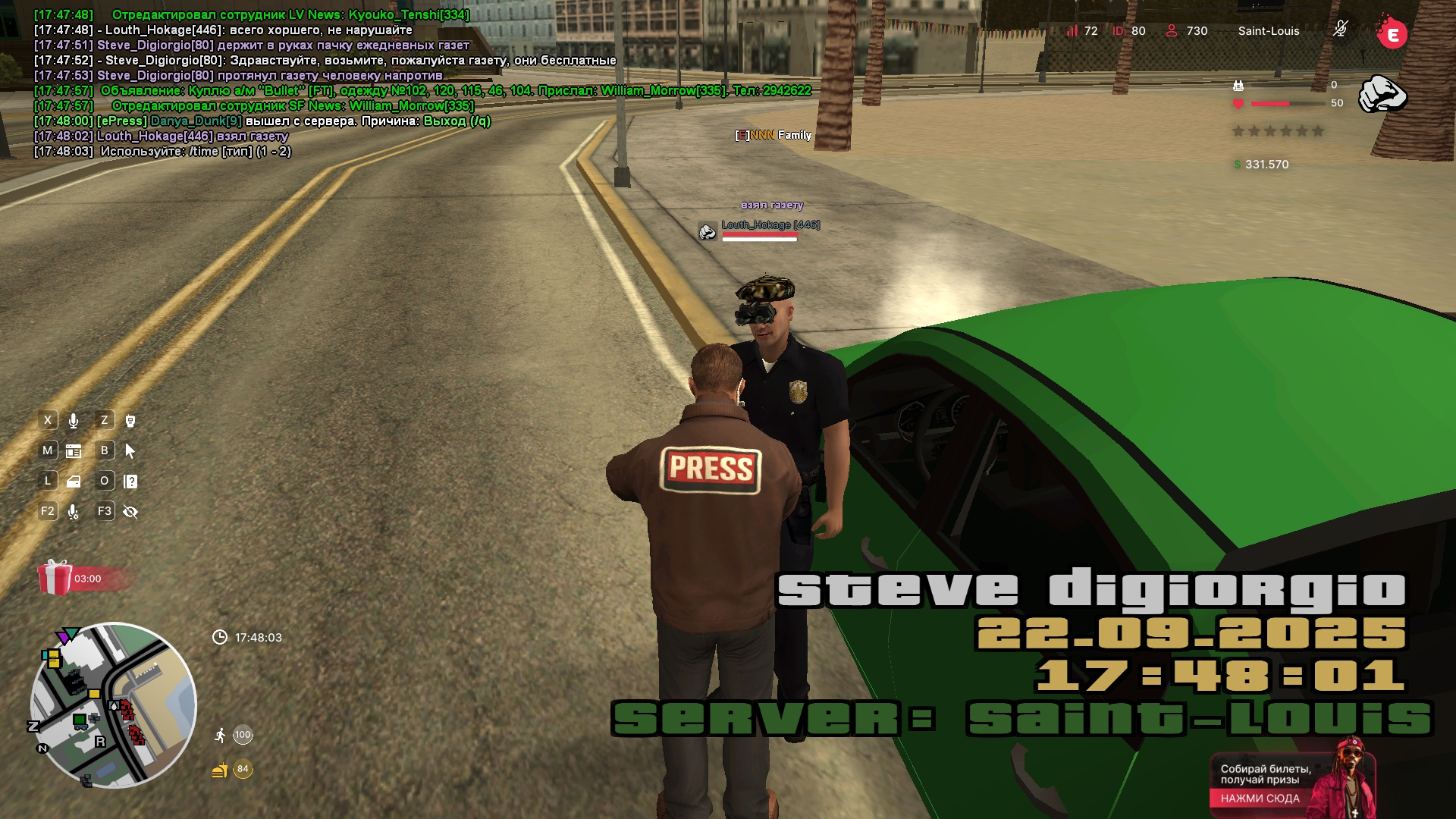This screenshot has width=1456, height=819.
Task: Click the microphone voice chat icon
Action: [x=74, y=421]
